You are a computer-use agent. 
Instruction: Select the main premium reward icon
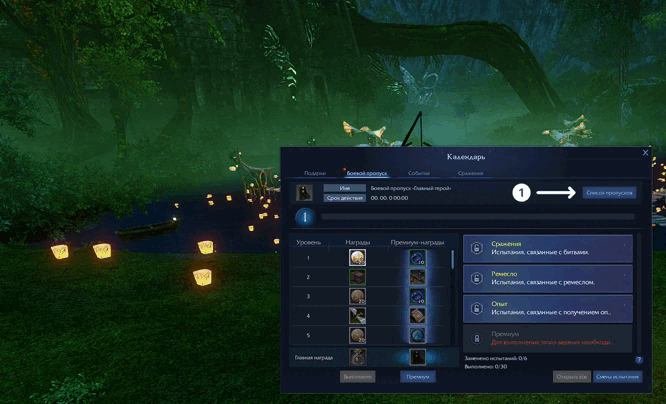pos(417,356)
